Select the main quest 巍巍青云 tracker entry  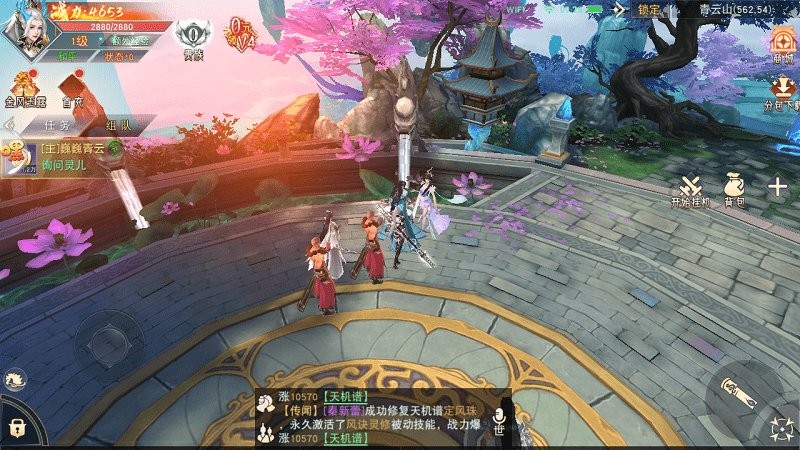click(x=68, y=155)
